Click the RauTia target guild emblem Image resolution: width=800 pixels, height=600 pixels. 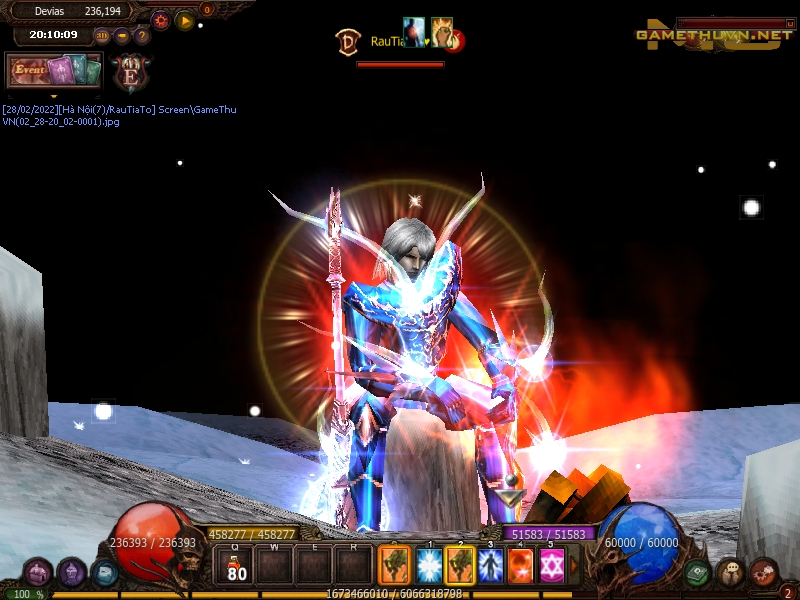tap(348, 41)
